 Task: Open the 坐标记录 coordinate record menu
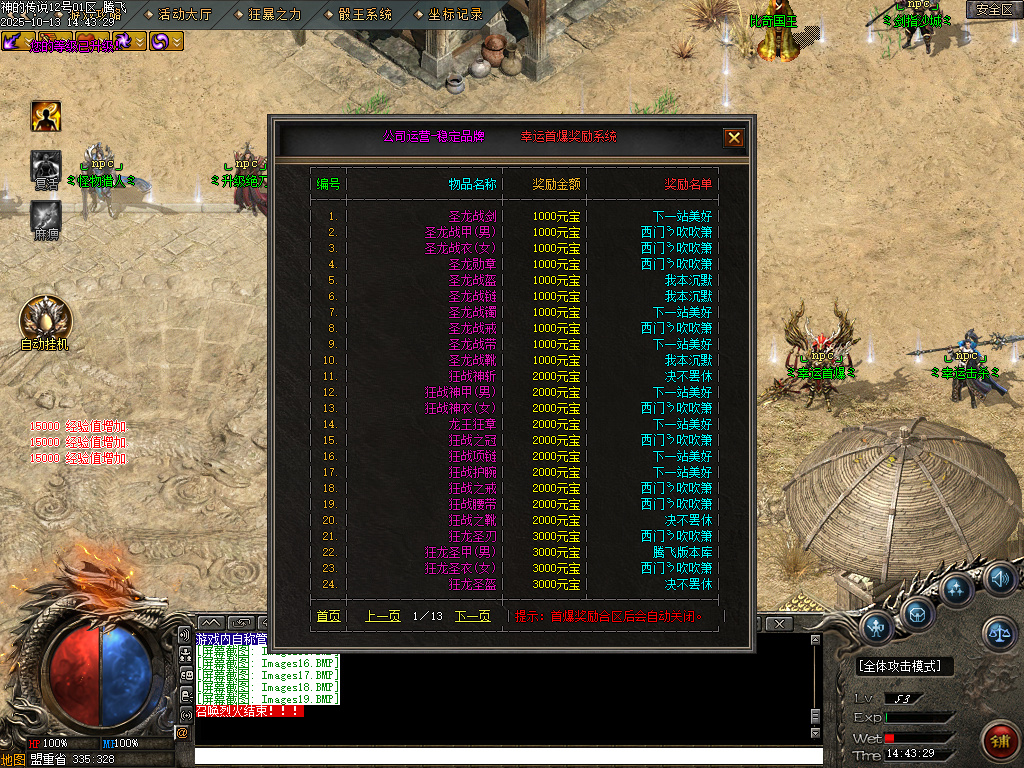(454, 14)
